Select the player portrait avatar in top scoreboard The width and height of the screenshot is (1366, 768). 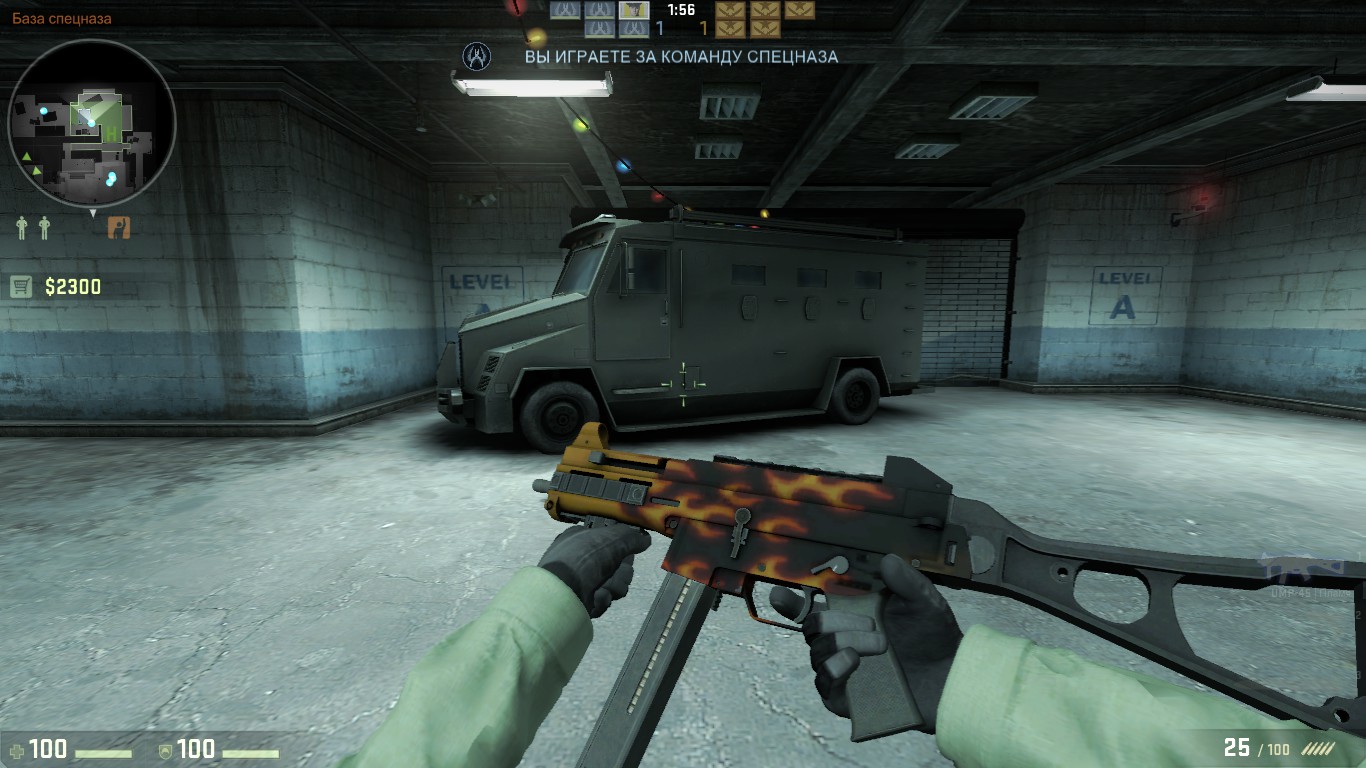pyautogui.click(x=634, y=10)
